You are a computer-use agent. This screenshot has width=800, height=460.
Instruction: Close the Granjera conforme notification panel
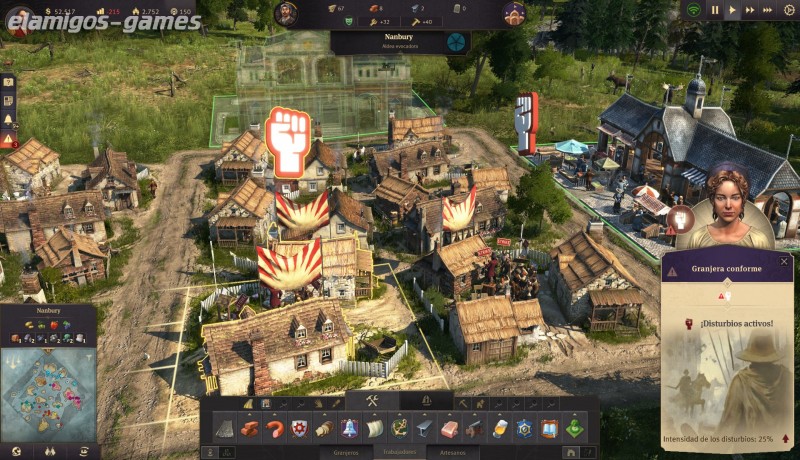784,262
